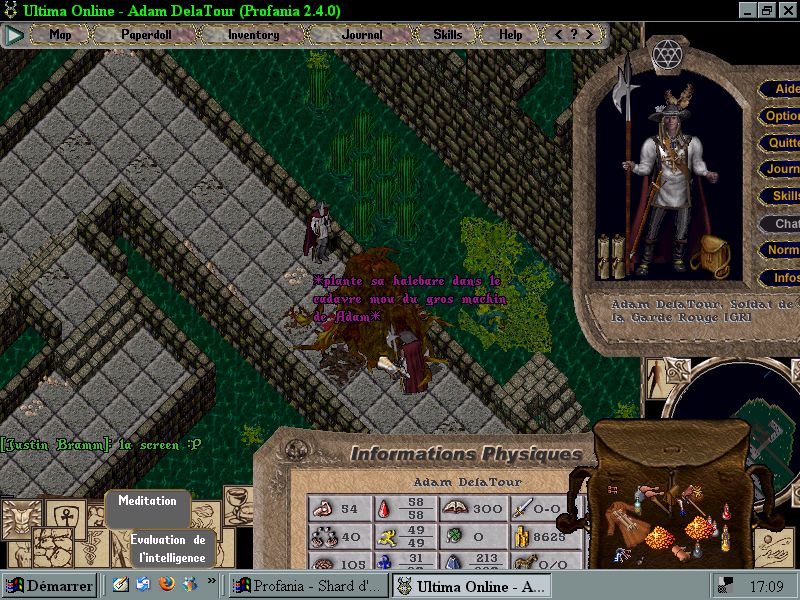
Task: Open Skills from the top menu bar
Action: pos(447,35)
